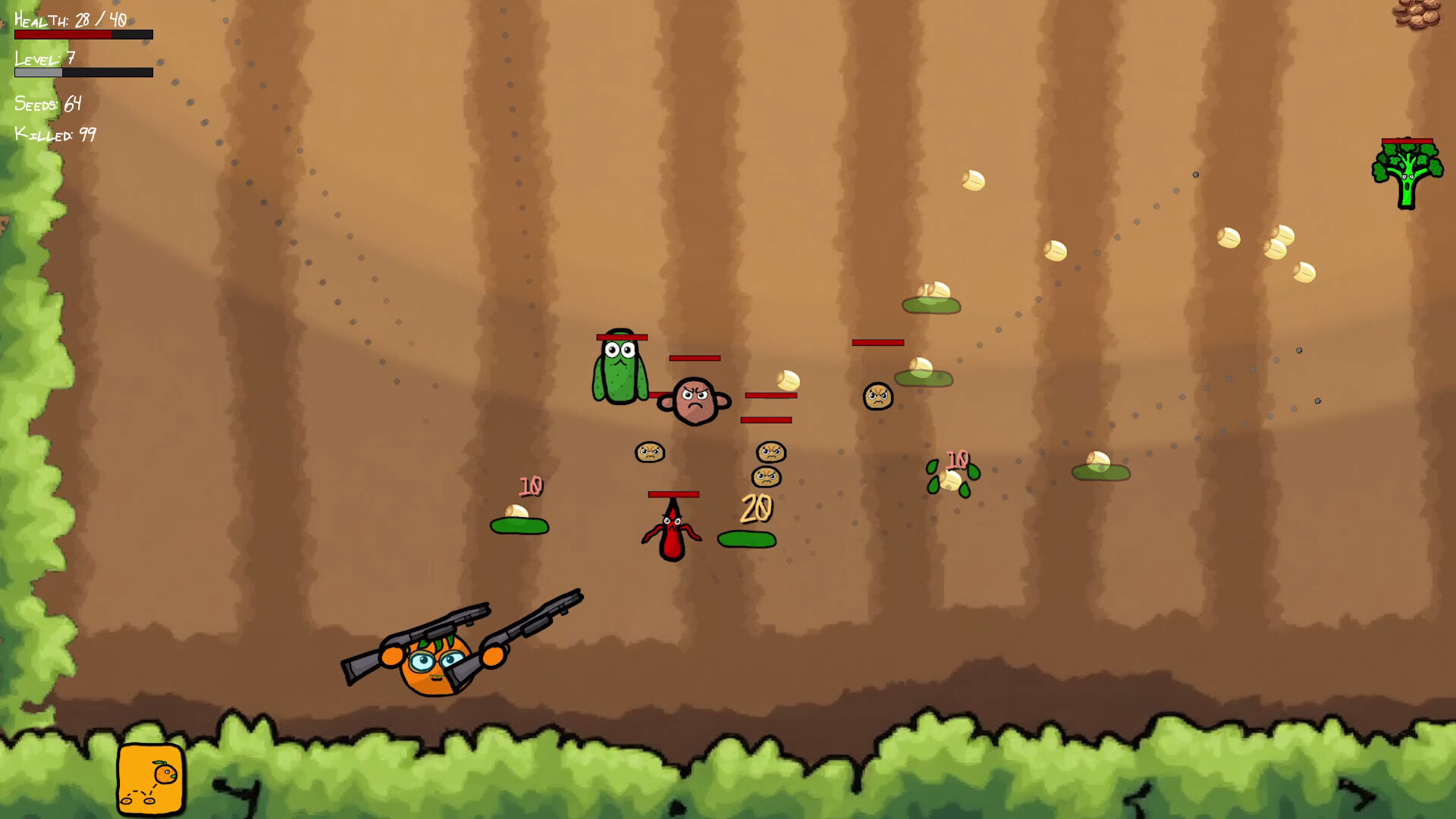The width and height of the screenshot is (1456, 819).
Task: Click the pink 10 damage number on the left
Action: point(531,486)
